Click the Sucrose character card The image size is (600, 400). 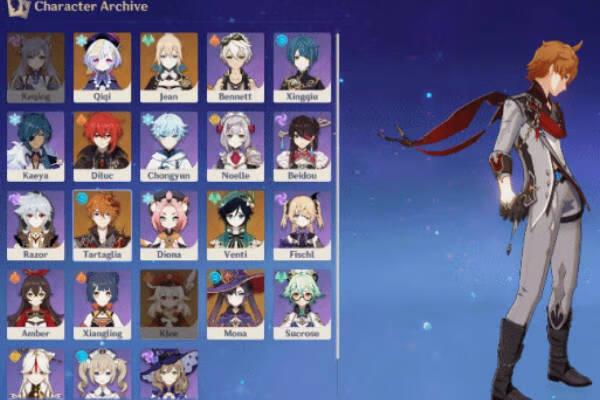(x=301, y=302)
